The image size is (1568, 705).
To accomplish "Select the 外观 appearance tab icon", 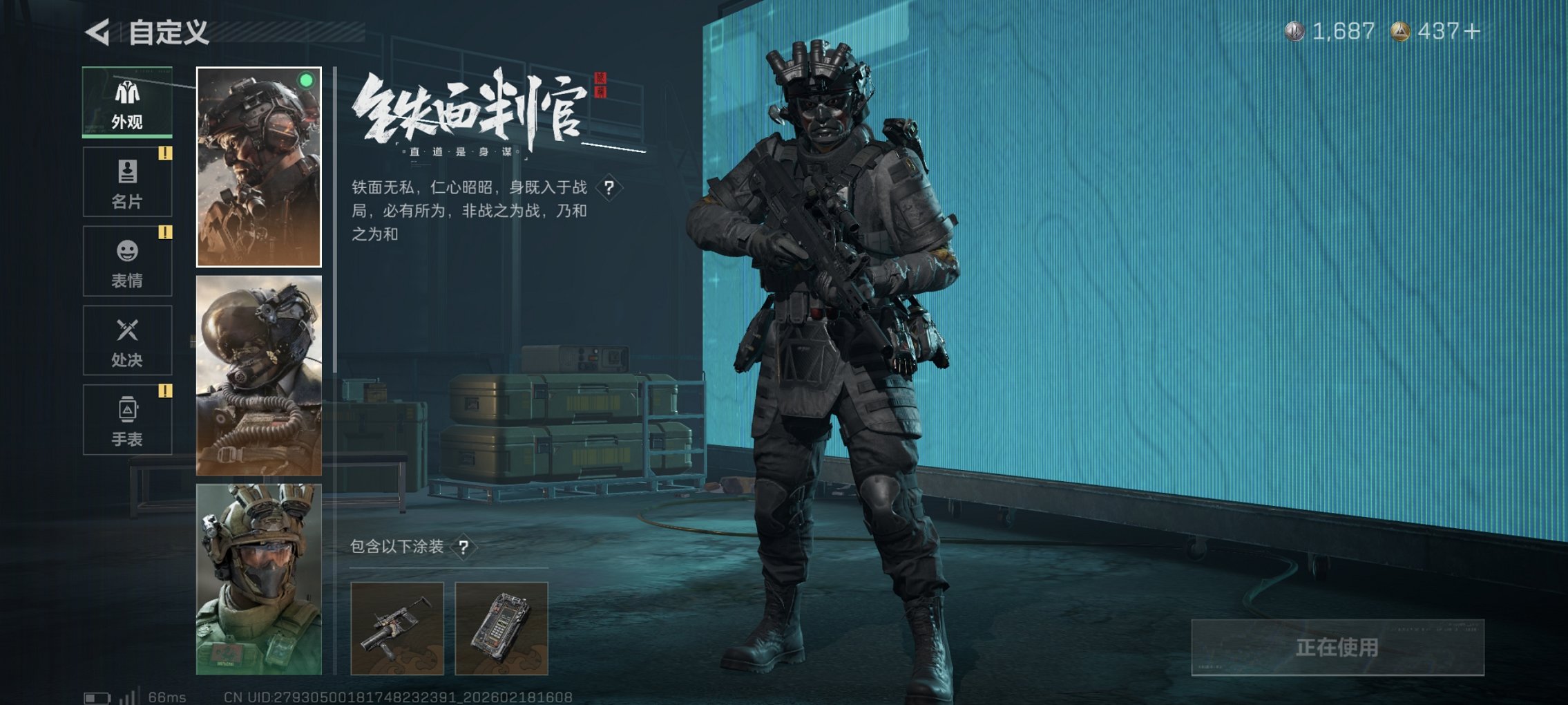I will pyautogui.click(x=126, y=102).
